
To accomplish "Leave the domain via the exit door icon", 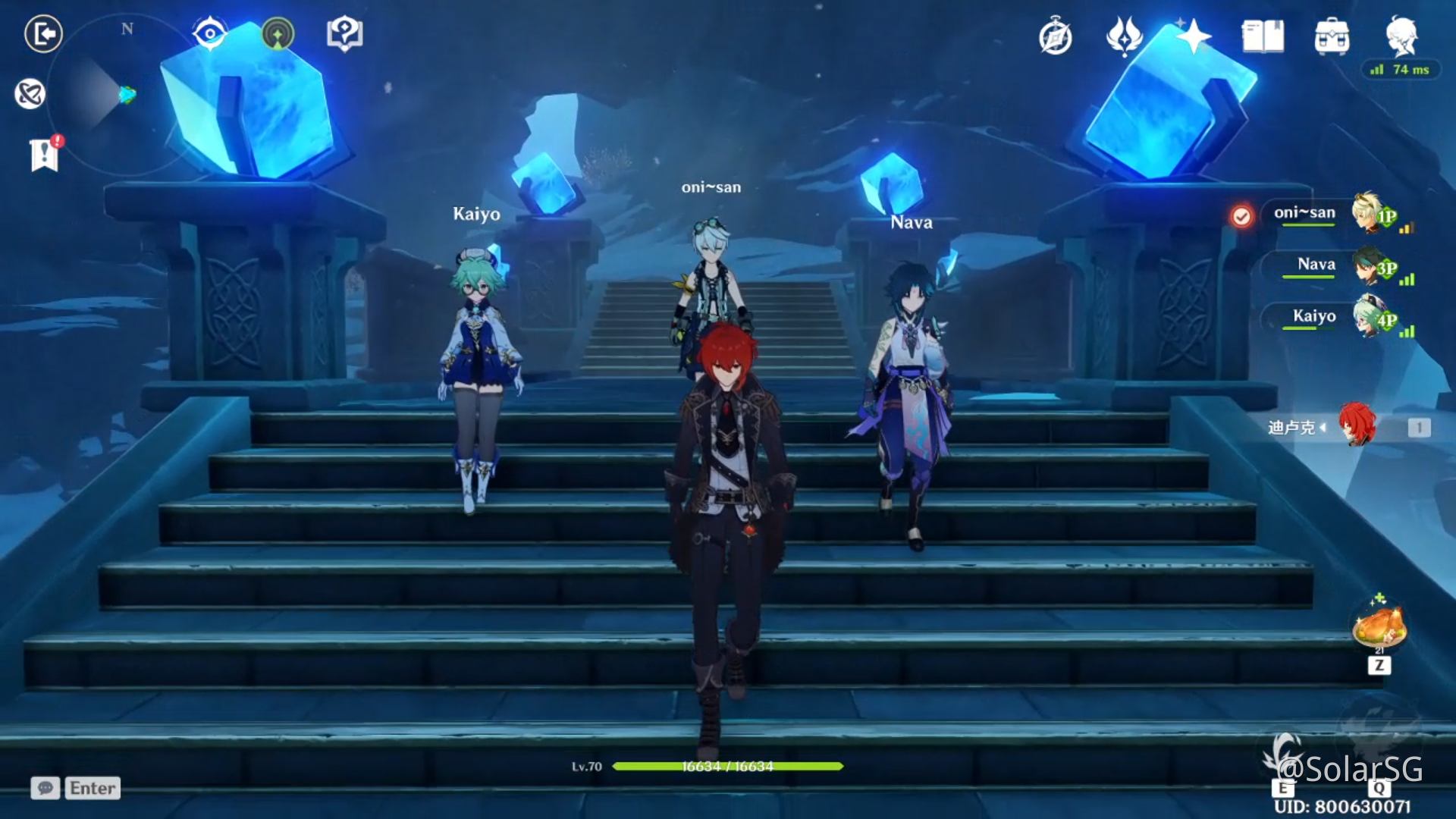I will click(x=43, y=34).
